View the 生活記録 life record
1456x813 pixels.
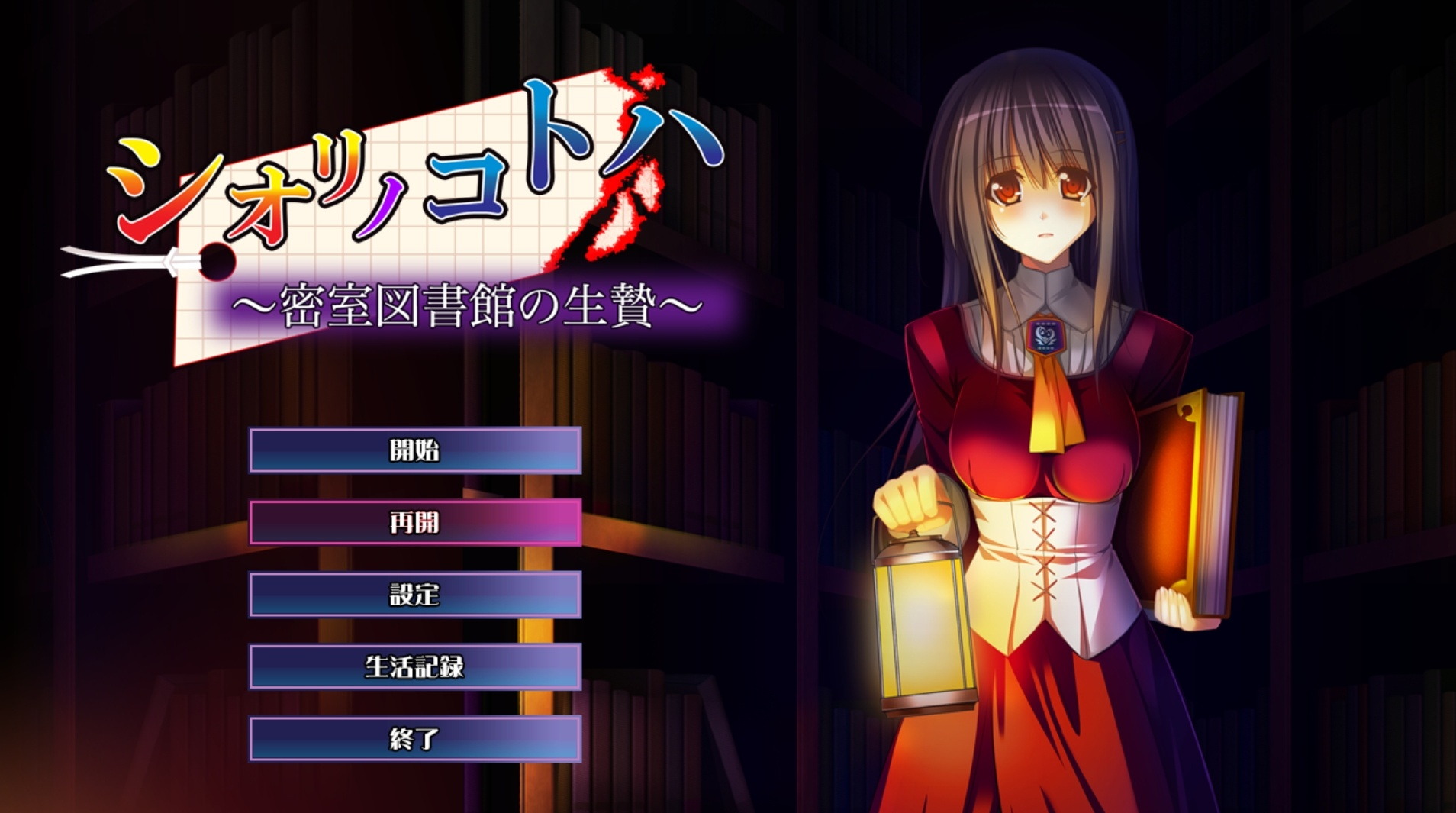tap(415, 666)
